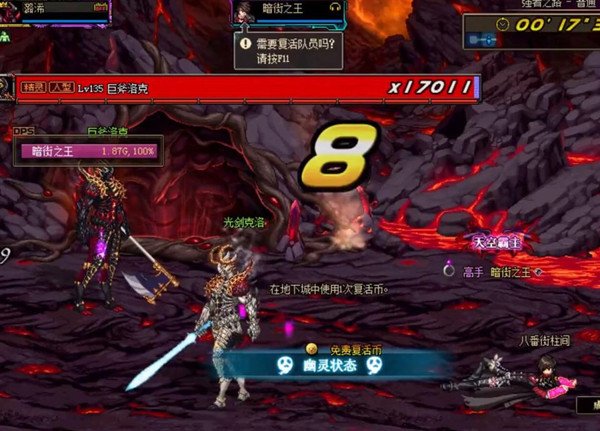
Task: Select the 暗街之王 row in the DPS meter
Action: [x=88, y=153]
